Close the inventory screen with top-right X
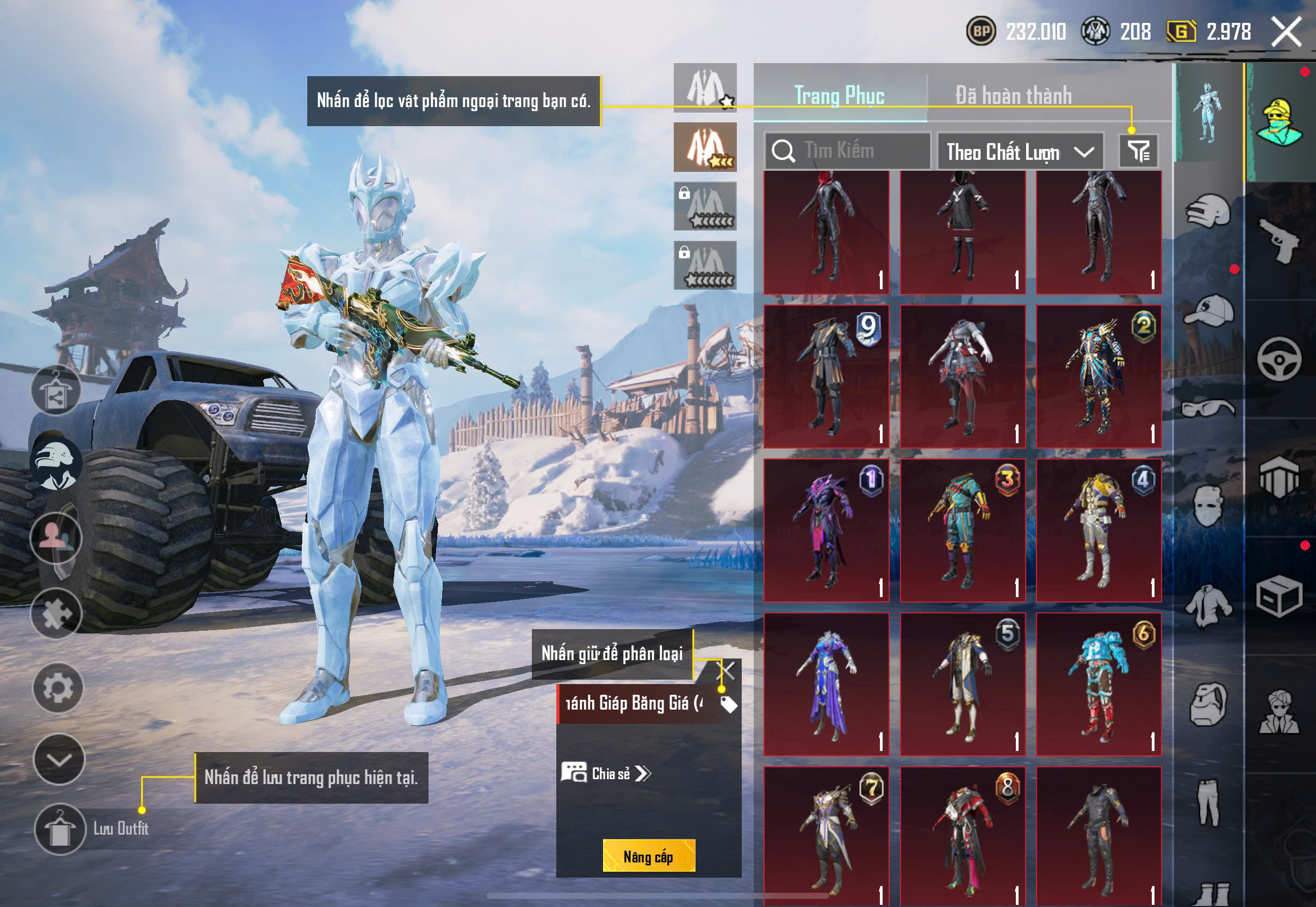This screenshot has width=1316, height=907. [1287, 31]
